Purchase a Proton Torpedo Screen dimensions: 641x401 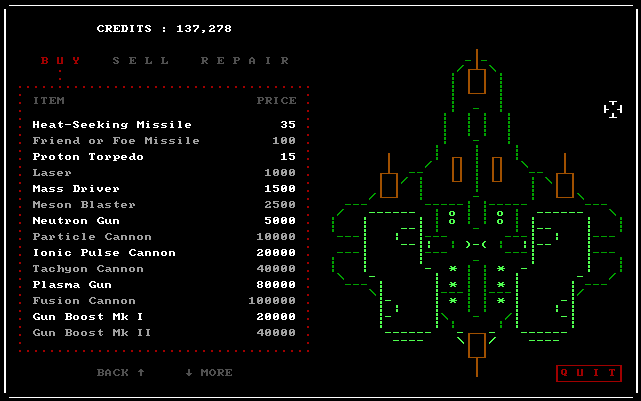[88, 157]
